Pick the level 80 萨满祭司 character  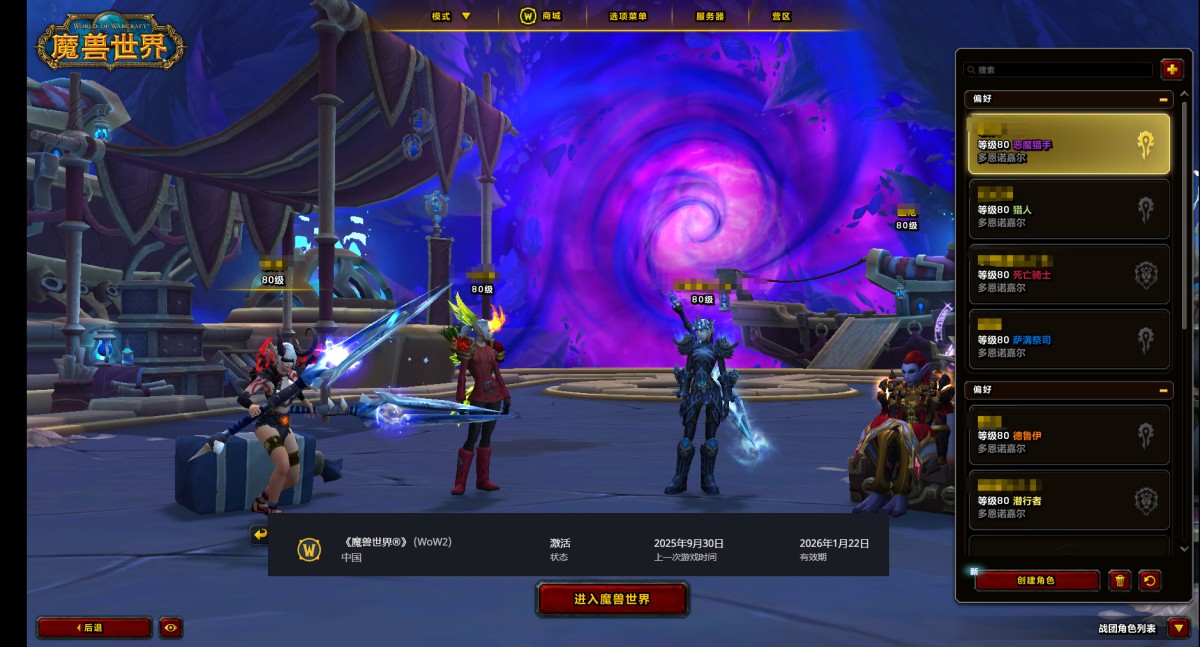pos(1068,339)
